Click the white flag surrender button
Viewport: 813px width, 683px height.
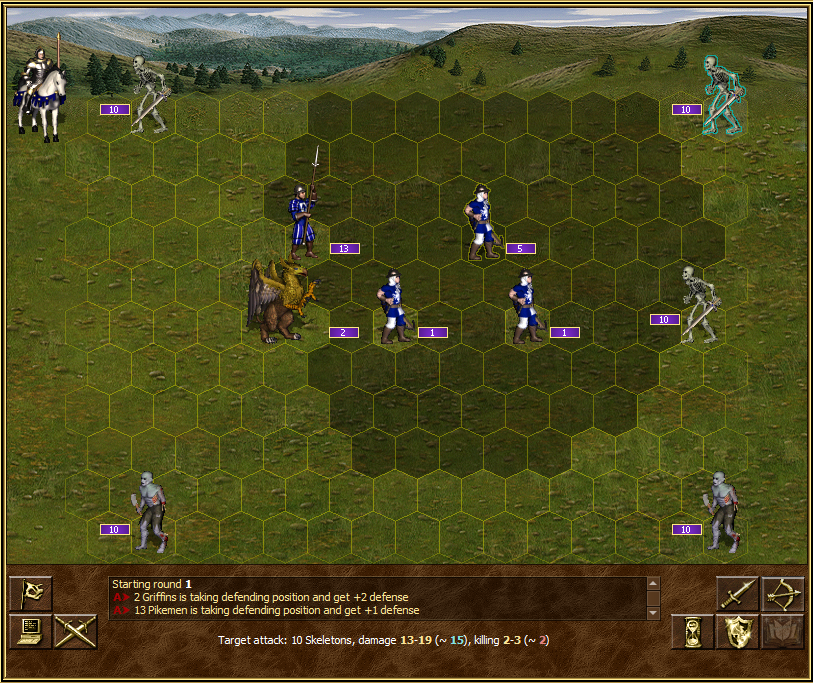tap(30, 594)
